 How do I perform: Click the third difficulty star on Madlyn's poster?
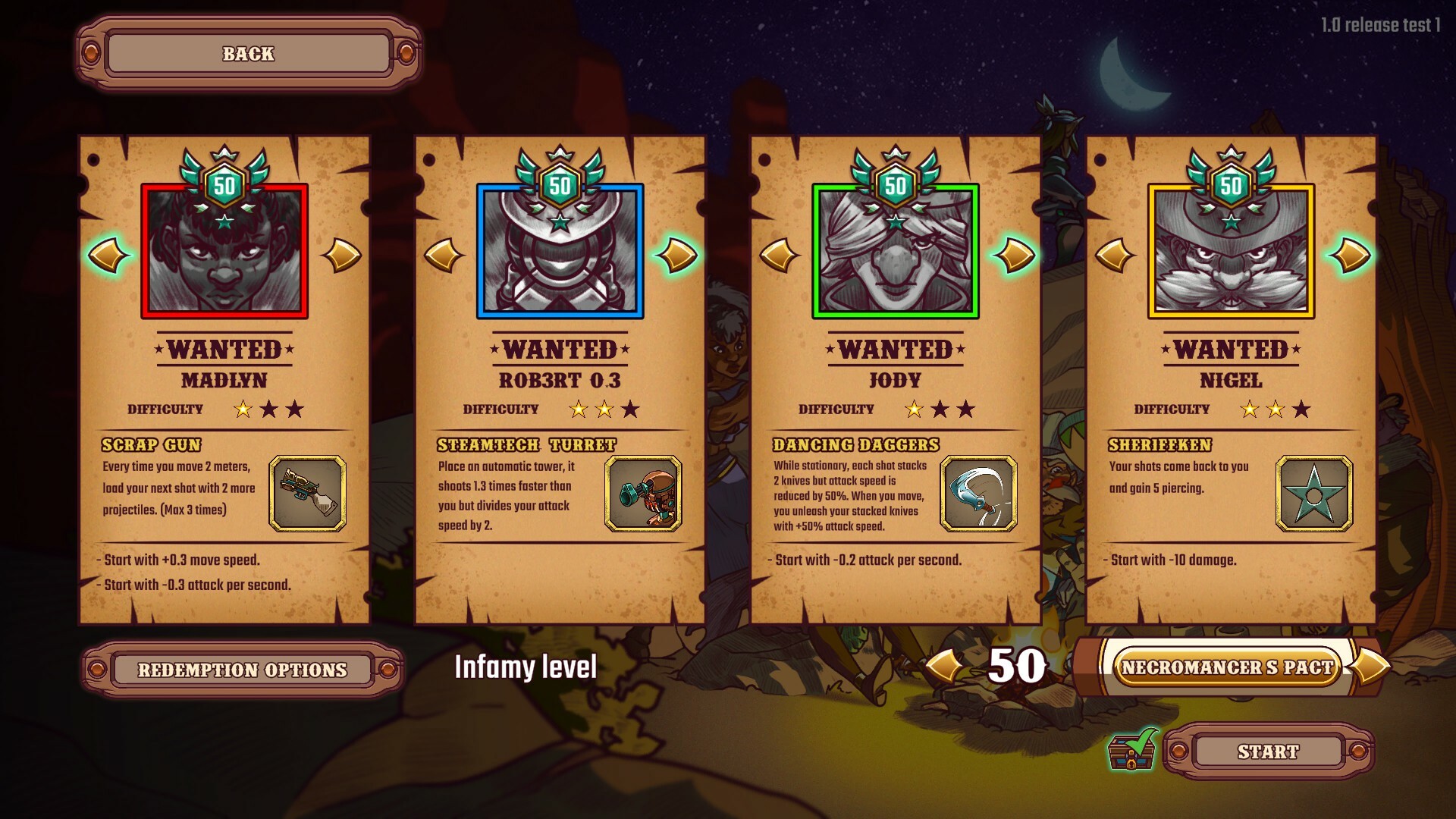[295, 409]
